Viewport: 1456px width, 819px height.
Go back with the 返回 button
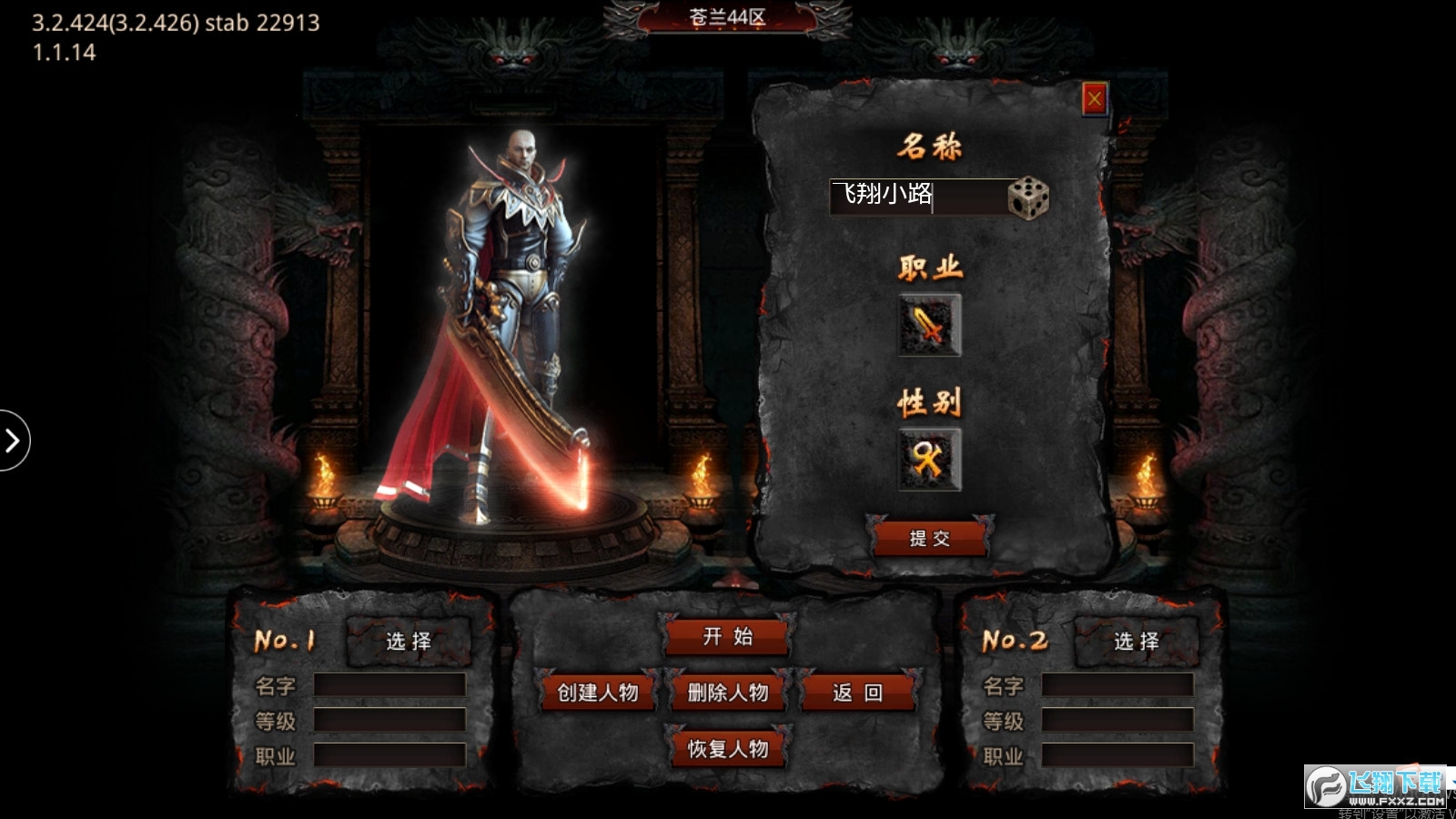pos(857,693)
